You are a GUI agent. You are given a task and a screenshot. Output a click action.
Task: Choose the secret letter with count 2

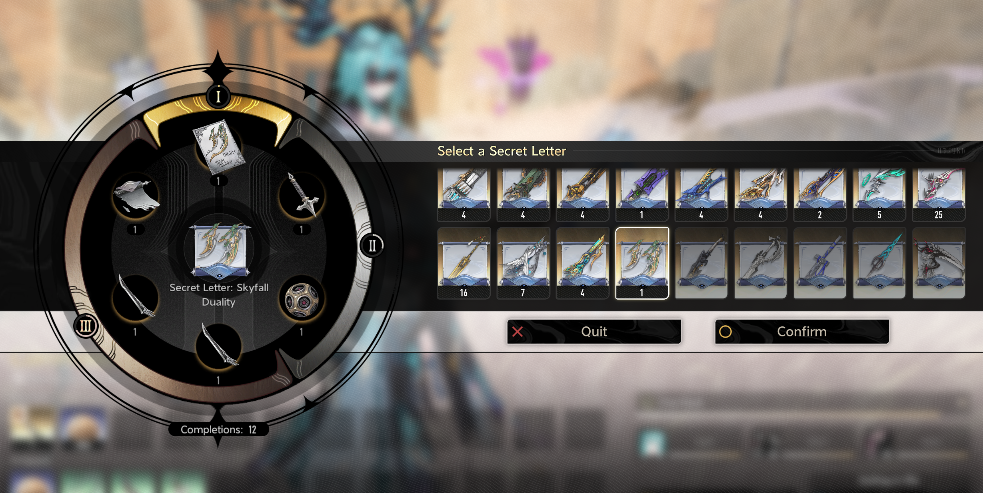[820, 192]
